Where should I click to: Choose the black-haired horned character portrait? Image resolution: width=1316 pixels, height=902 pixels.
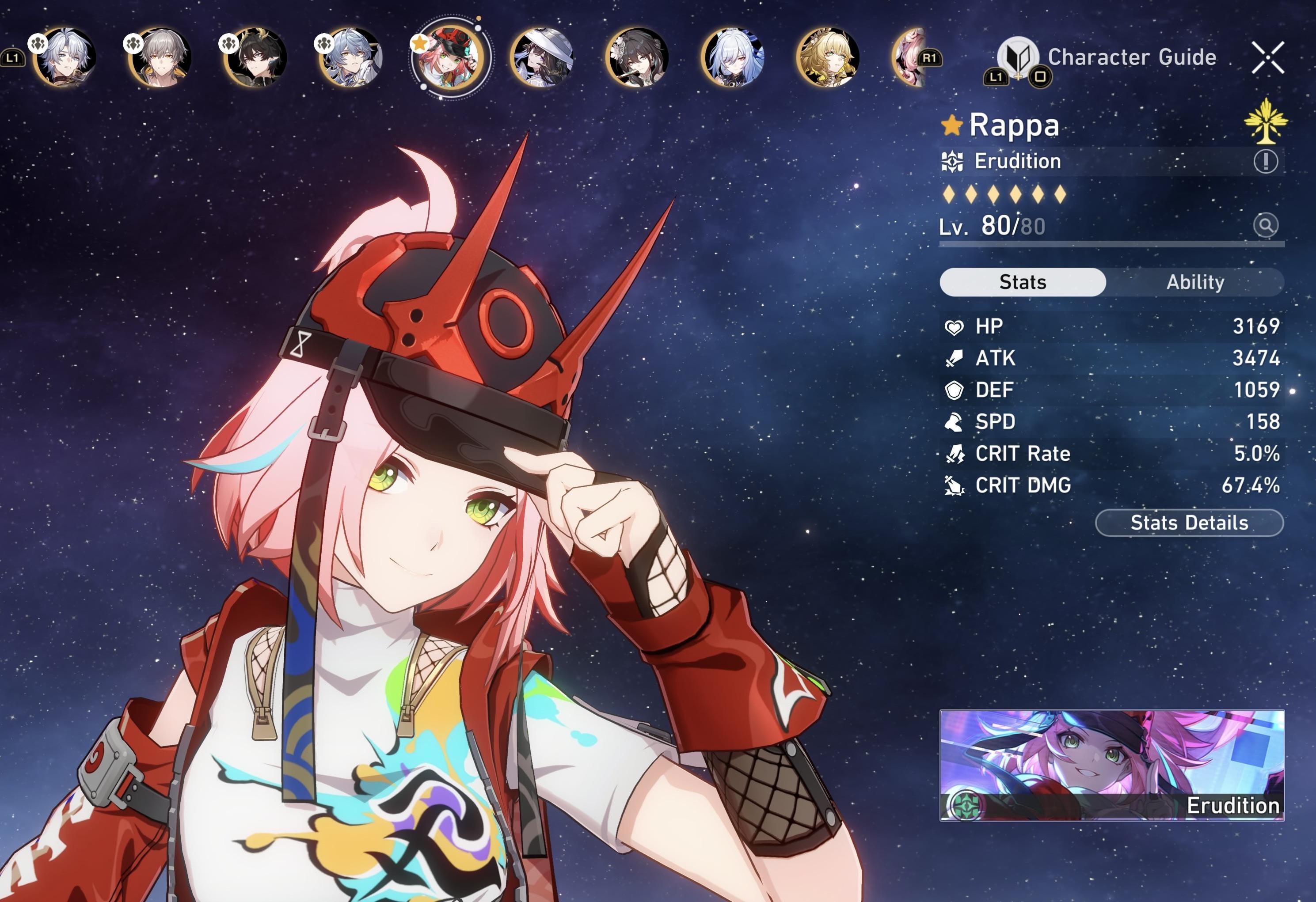click(255, 58)
